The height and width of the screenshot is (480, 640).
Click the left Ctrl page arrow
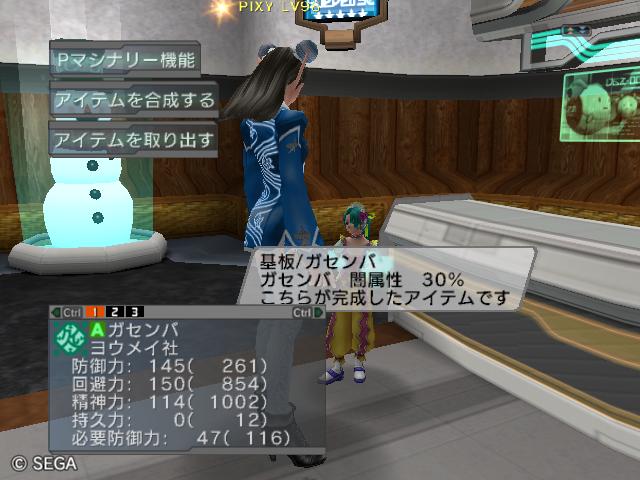[x=66, y=312]
